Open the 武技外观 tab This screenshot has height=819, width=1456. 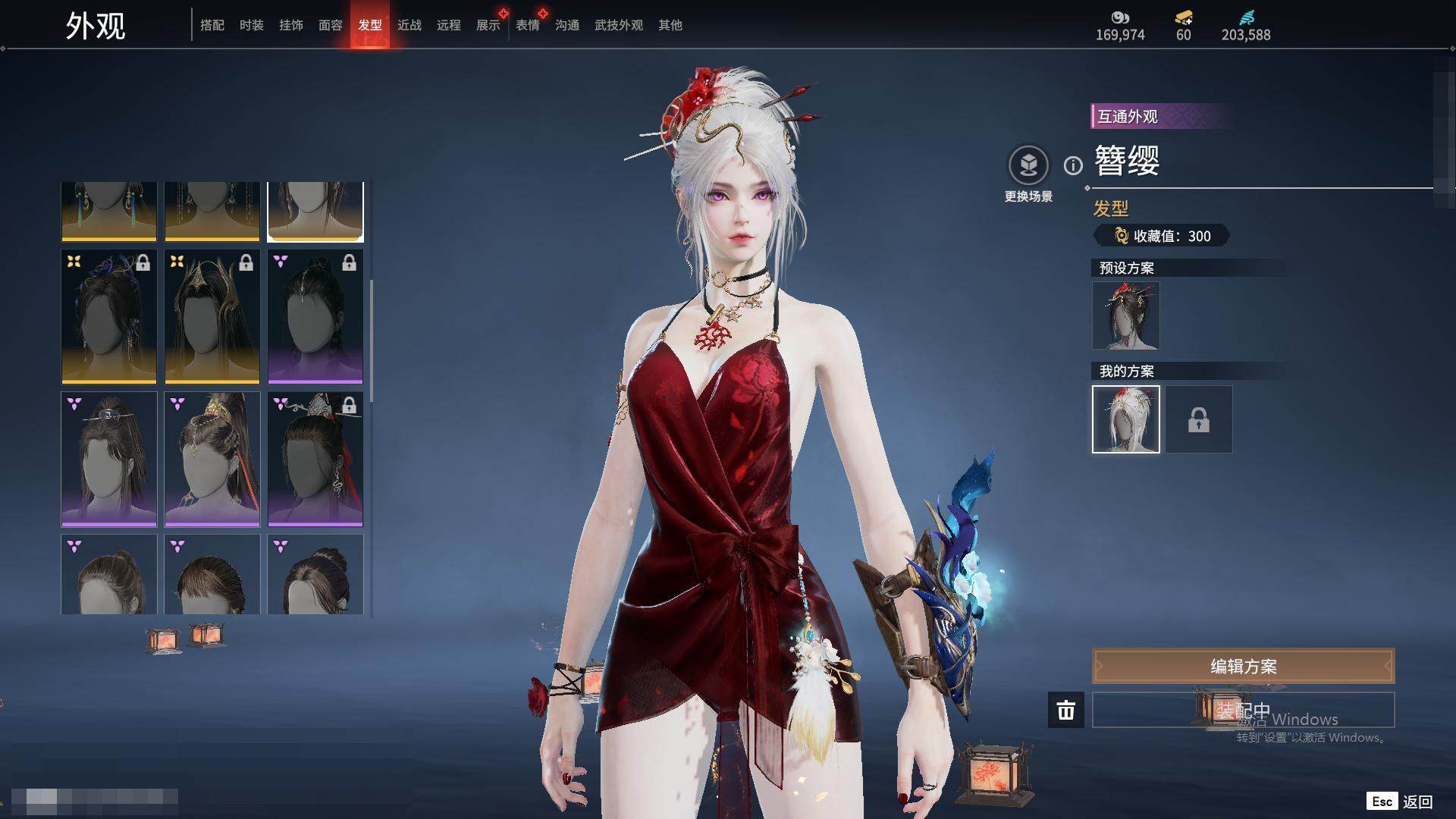(619, 25)
